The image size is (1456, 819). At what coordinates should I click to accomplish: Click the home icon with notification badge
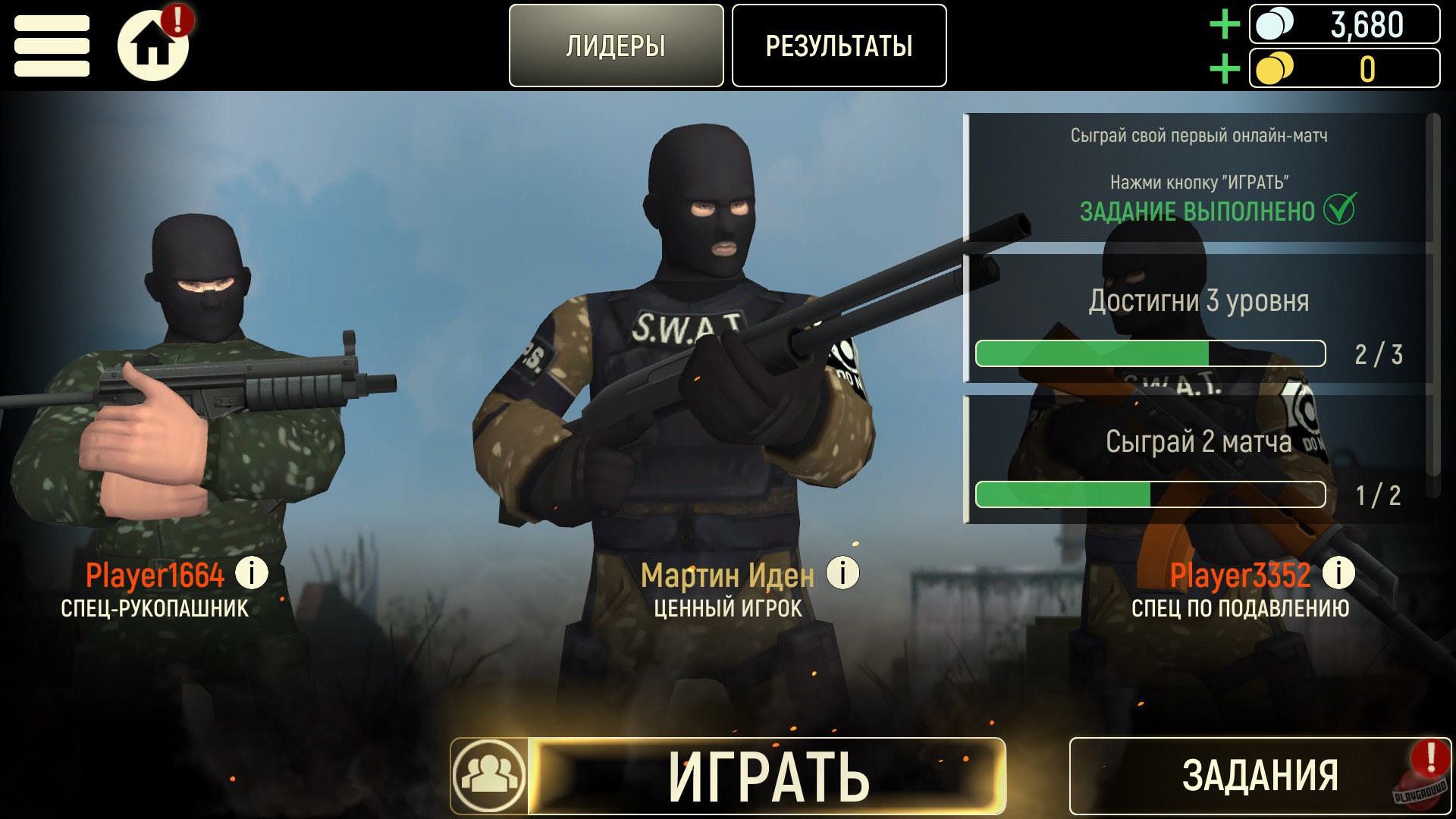154,43
